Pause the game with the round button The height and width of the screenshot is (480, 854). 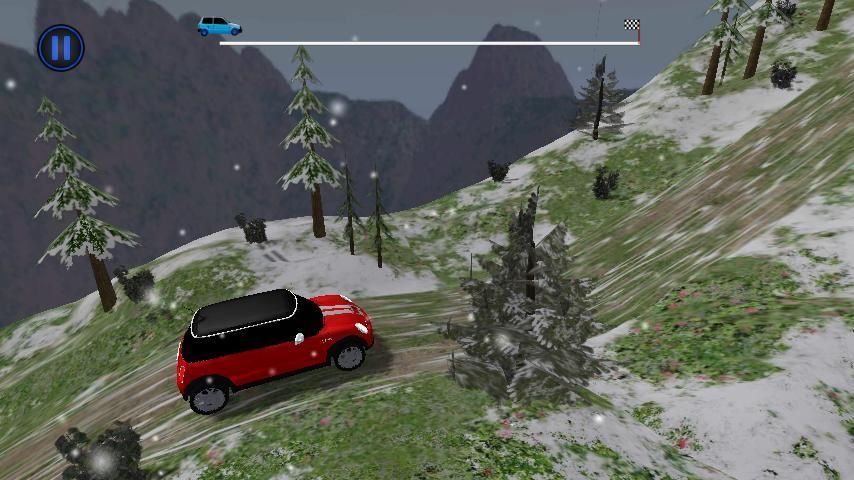coord(61,47)
